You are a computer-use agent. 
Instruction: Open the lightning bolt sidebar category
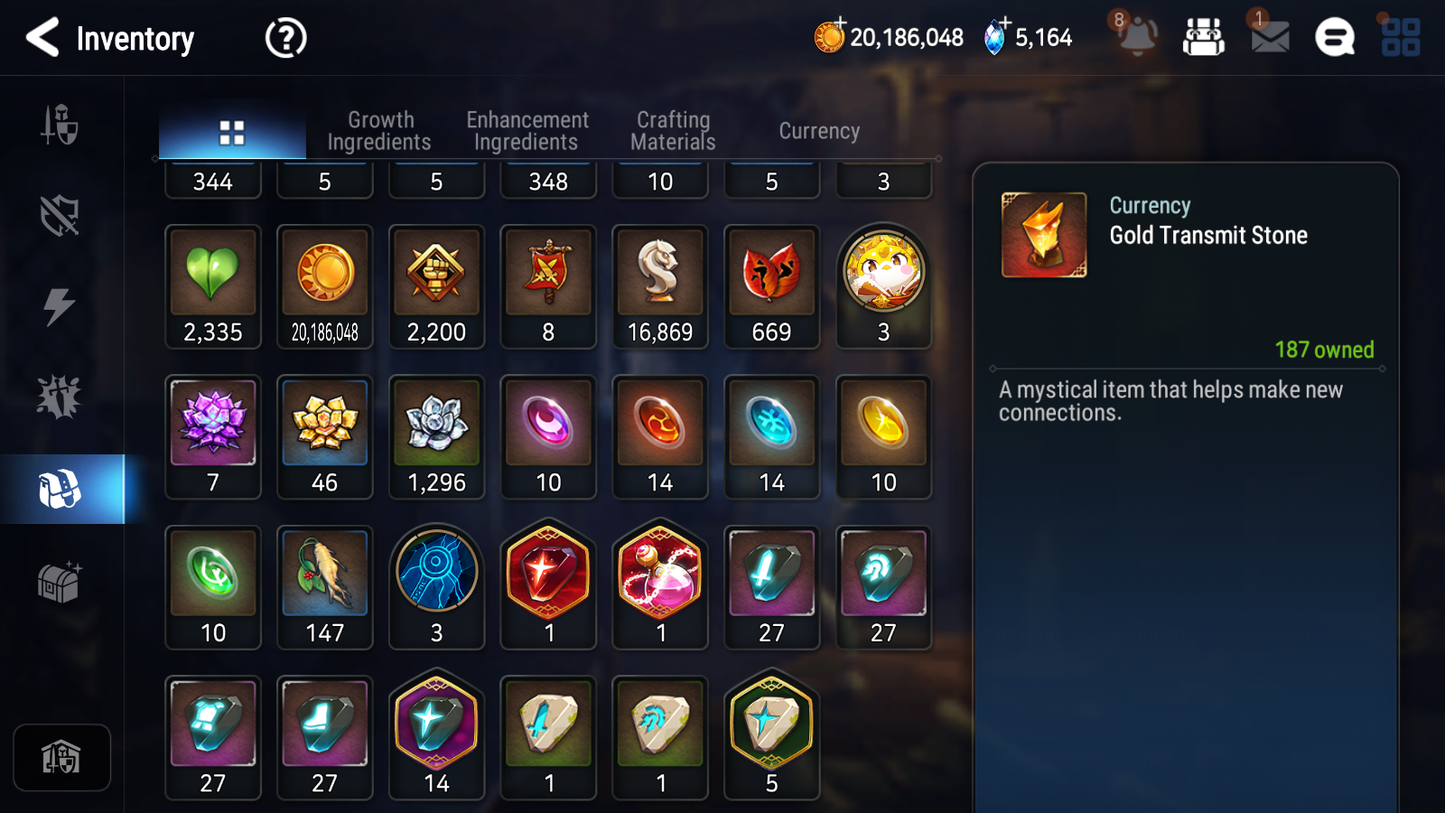coord(60,306)
